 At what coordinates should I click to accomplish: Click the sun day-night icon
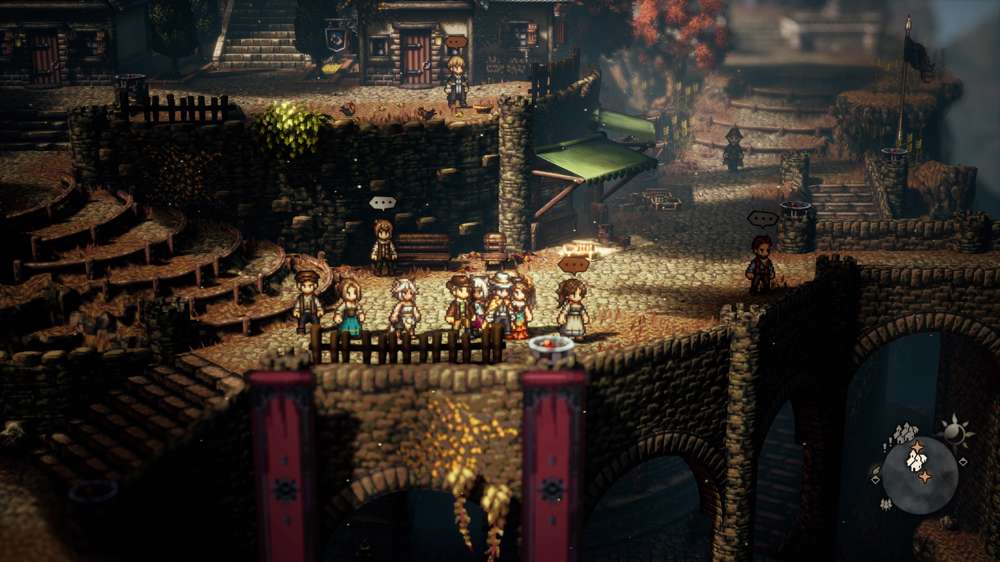pyautogui.click(x=953, y=431)
